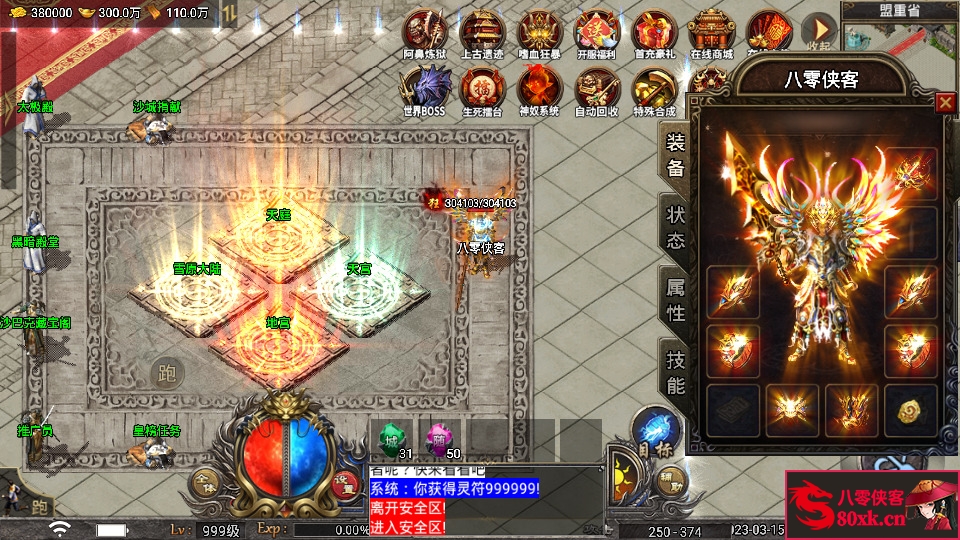Open the 世界BOSS icon
The height and width of the screenshot is (540, 960).
pyautogui.click(x=425, y=88)
